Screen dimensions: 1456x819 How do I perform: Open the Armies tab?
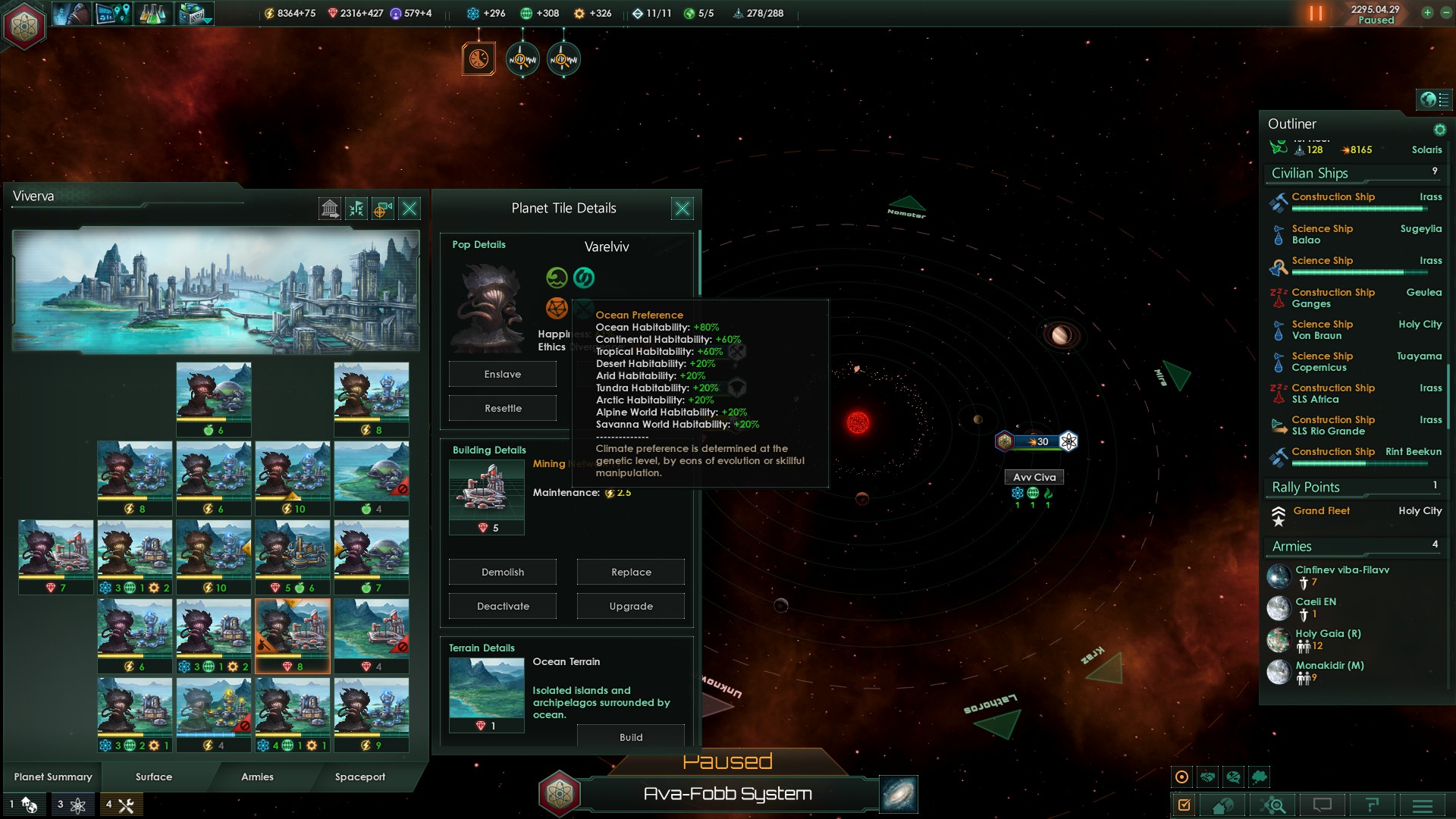tap(257, 777)
